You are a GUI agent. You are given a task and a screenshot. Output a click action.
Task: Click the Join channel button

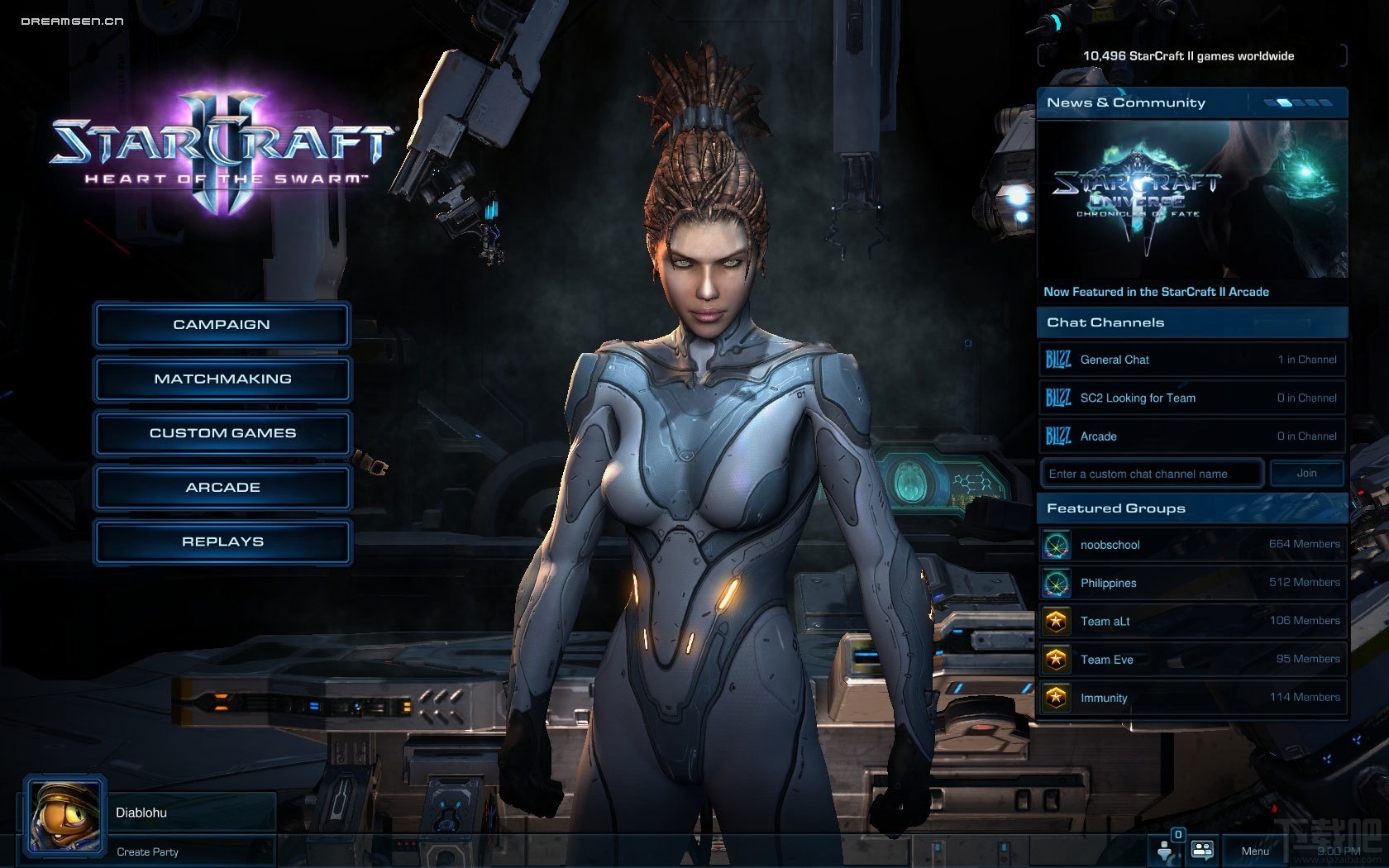1306,474
